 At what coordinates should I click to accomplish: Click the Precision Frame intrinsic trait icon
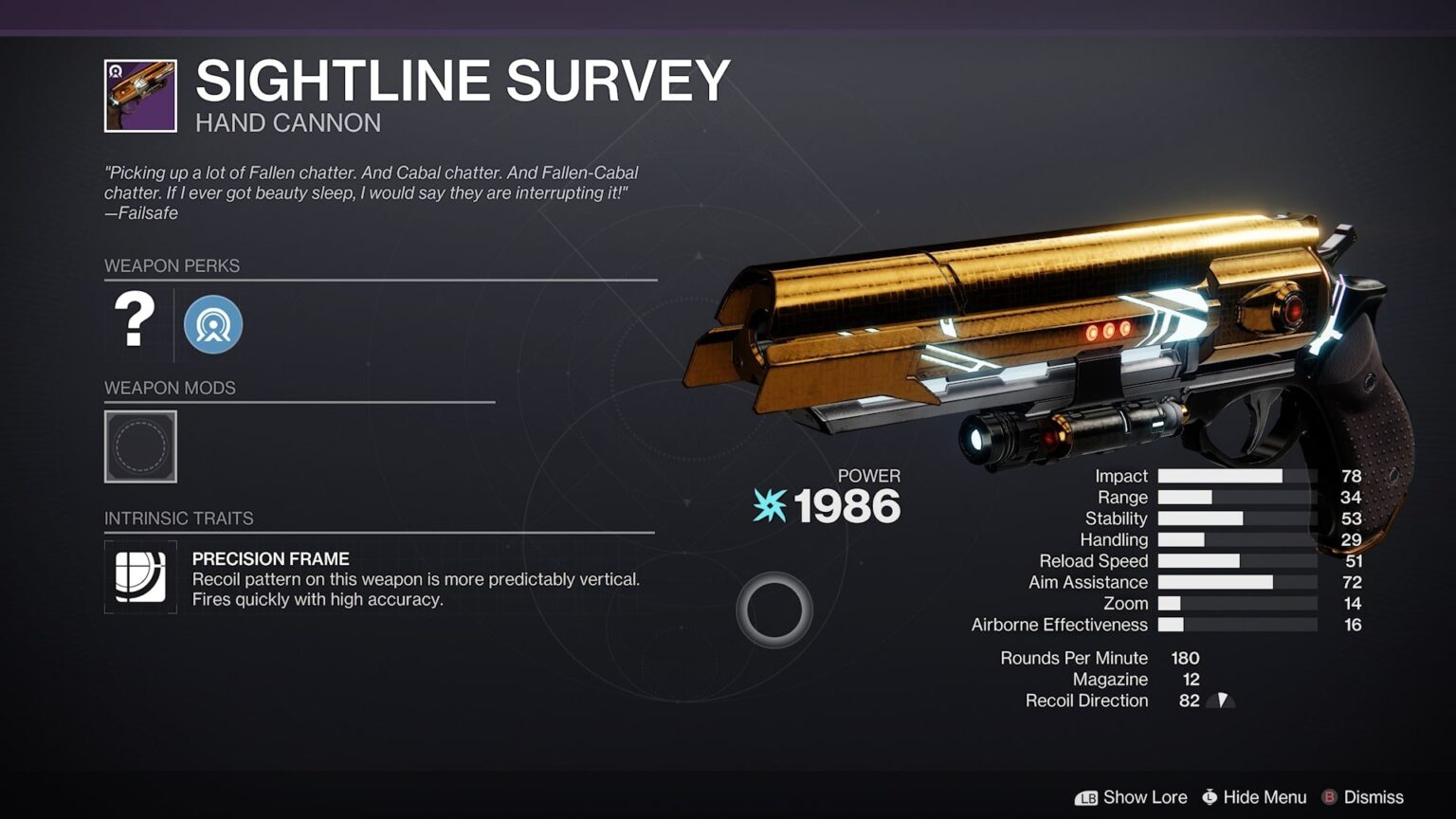coord(140,574)
